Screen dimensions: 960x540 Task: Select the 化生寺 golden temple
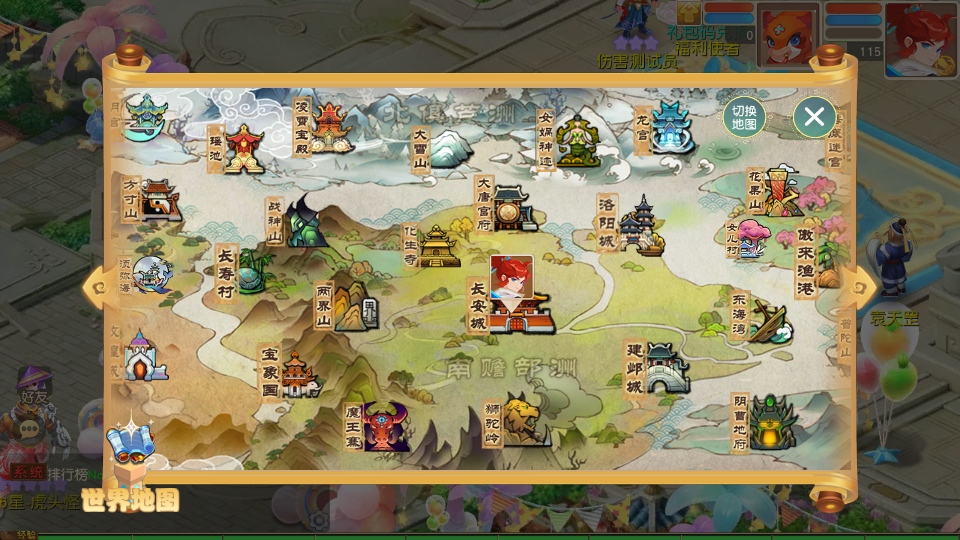[438, 246]
